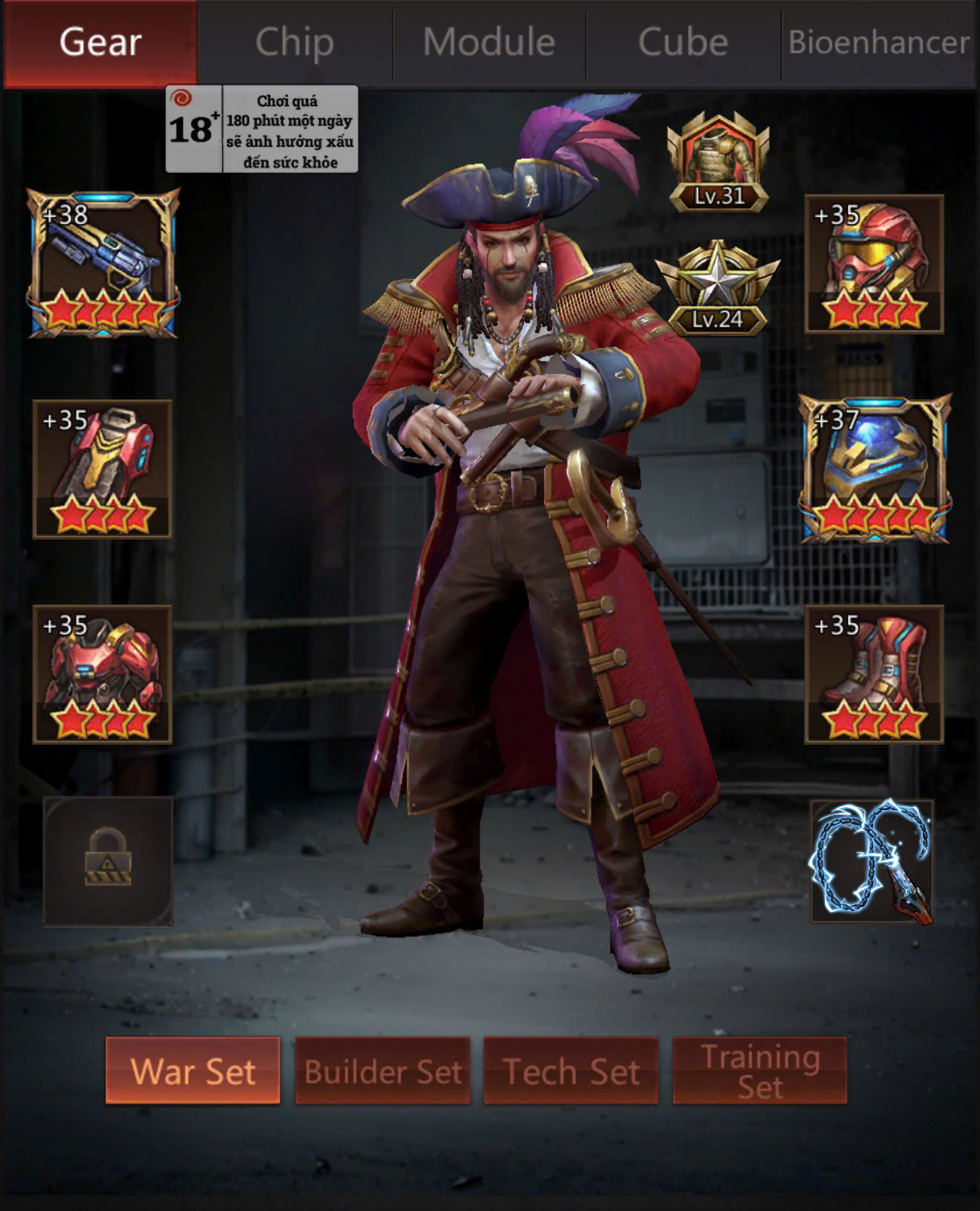Choose the Tech Set loadout
Screen dimensions: 980x1211
(571, 1071)
